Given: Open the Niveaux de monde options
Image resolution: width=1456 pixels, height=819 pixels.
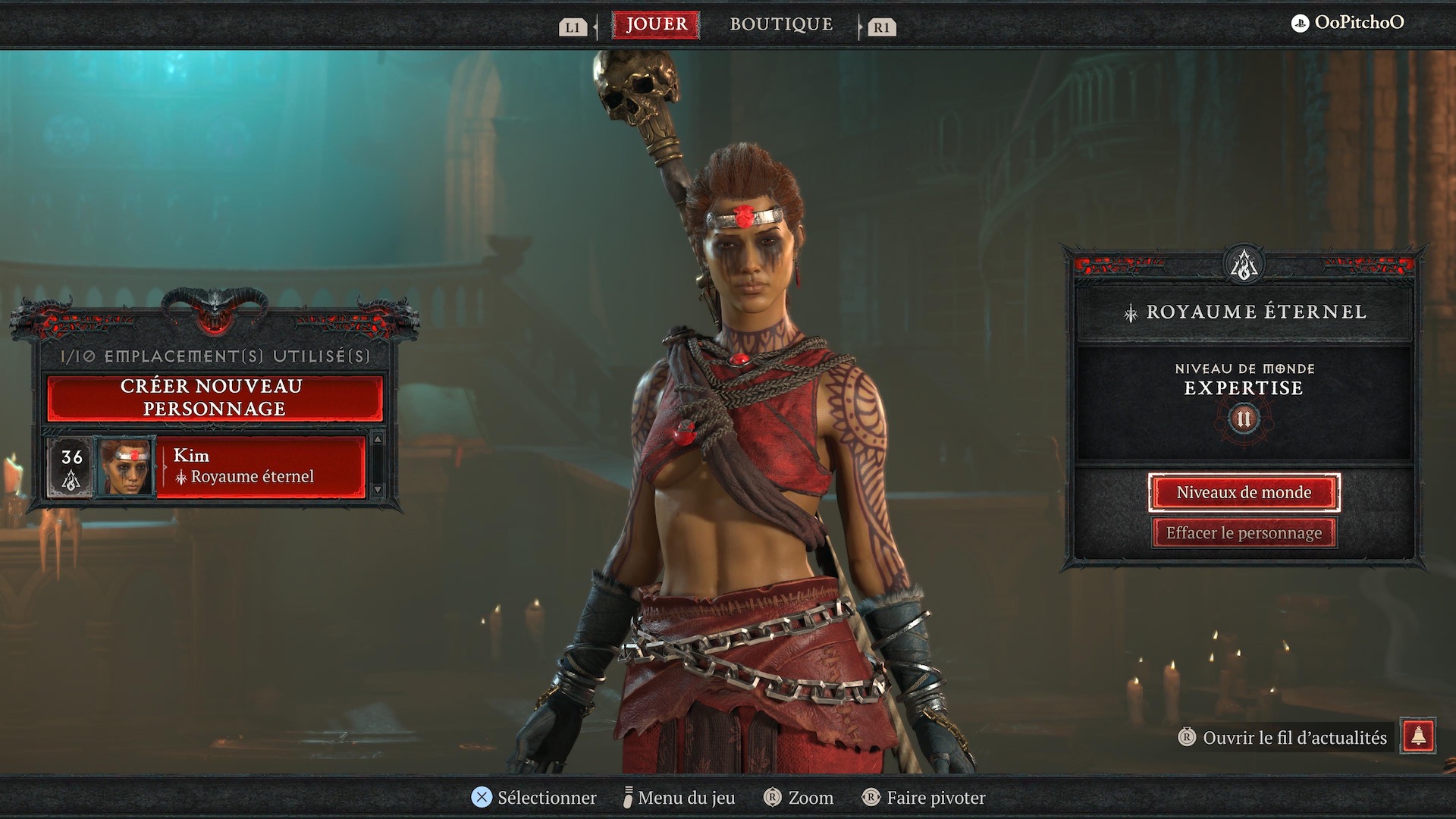Looking at the screenshot, I should click(1244, 493).
